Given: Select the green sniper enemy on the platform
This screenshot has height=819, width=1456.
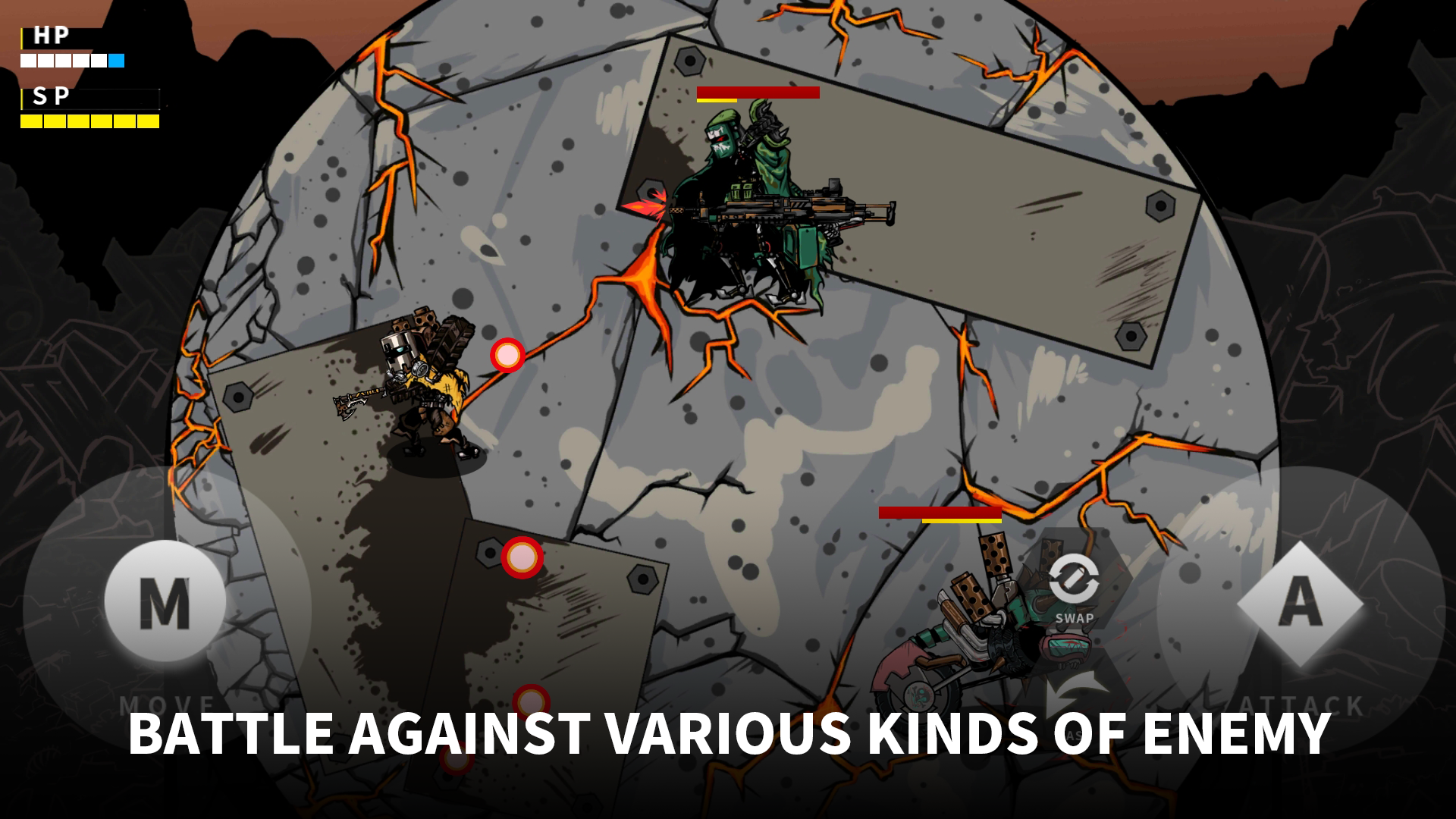Looking at the screenshot, I should pyautogui.click(x=751, y=190).
